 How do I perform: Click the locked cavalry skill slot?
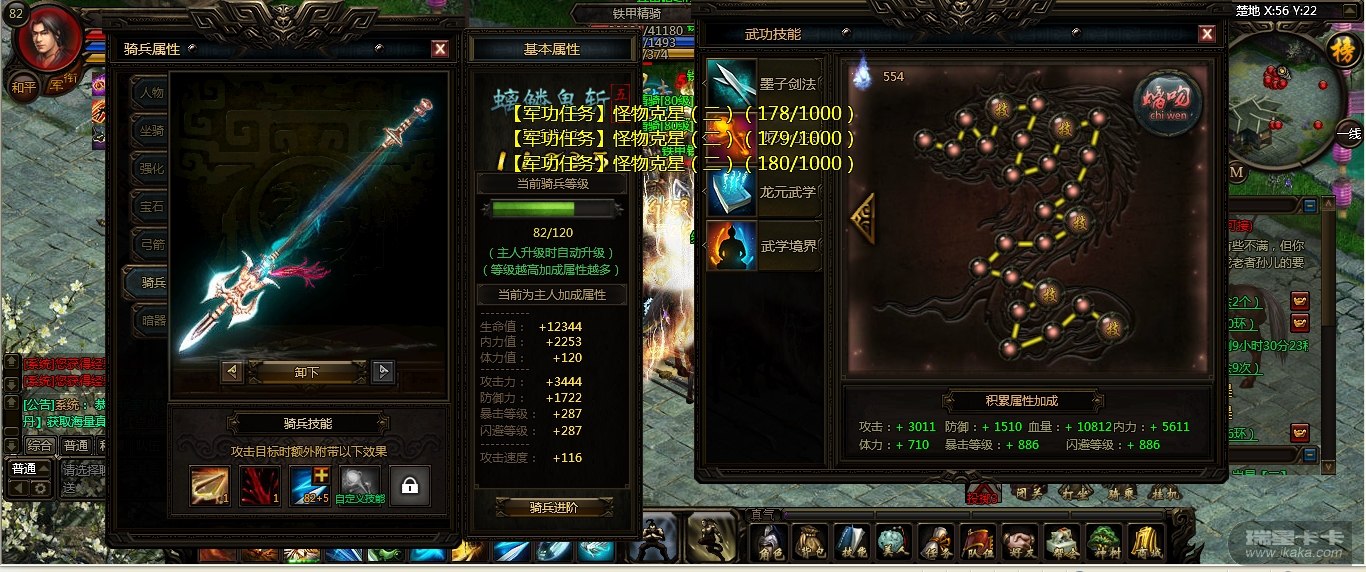coord(410,486)
